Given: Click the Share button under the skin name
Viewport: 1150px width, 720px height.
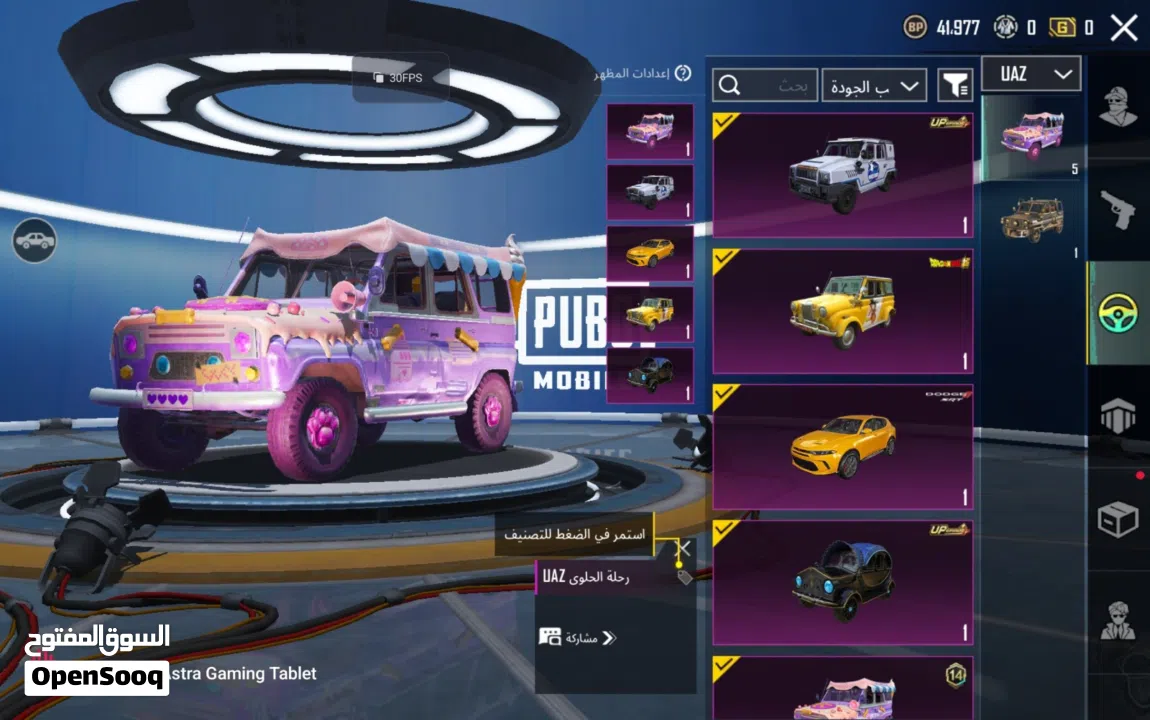Looking at the screenshot, I should [x=578, y=637].
